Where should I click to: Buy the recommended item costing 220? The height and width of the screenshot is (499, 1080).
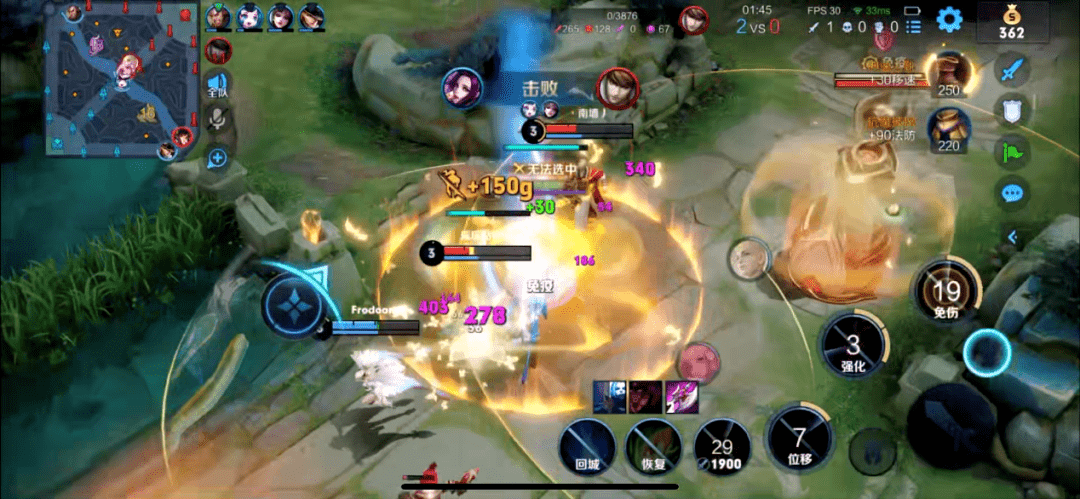coord(948,127)
